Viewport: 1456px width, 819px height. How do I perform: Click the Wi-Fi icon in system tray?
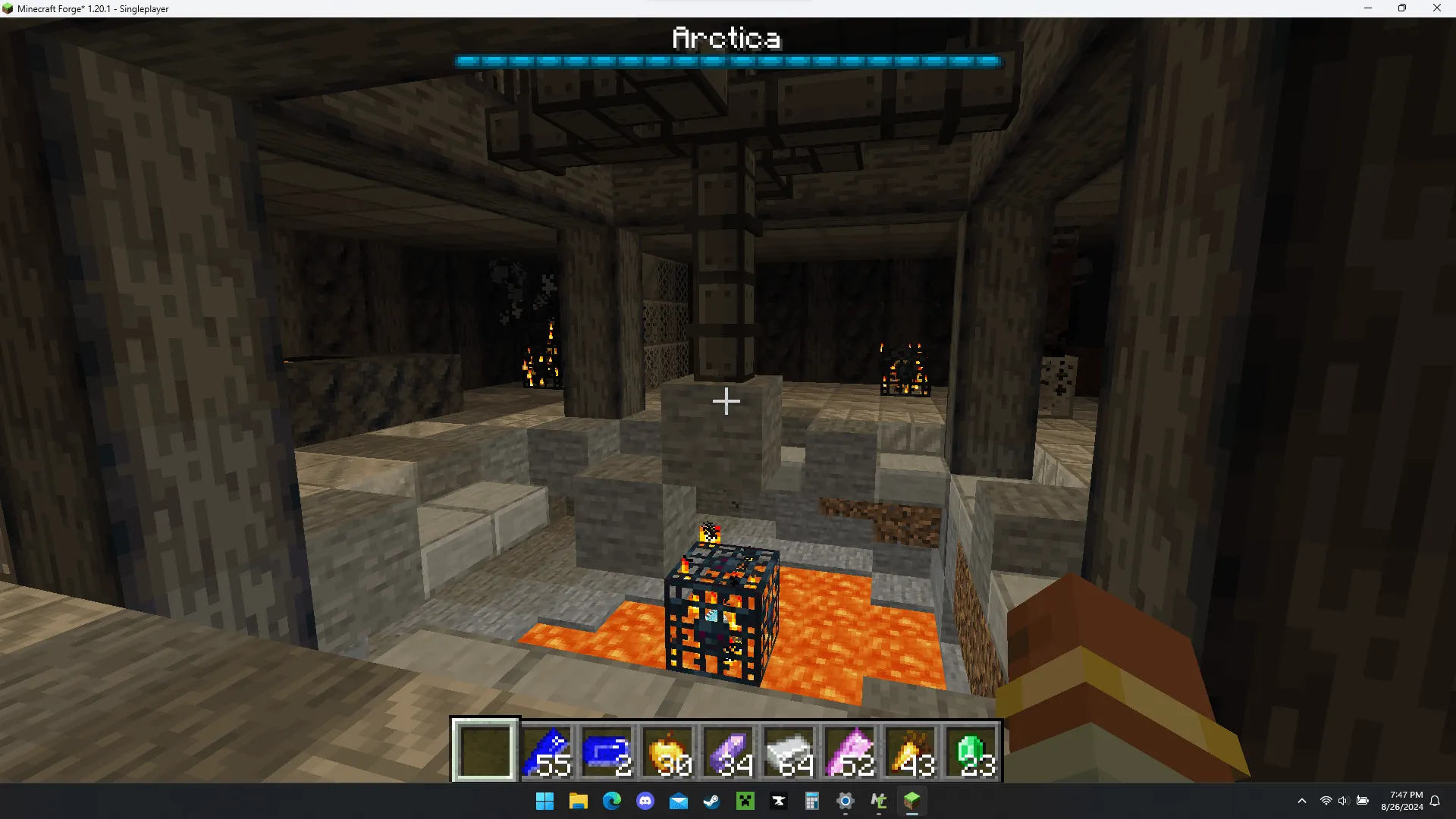pos(1324,801)
